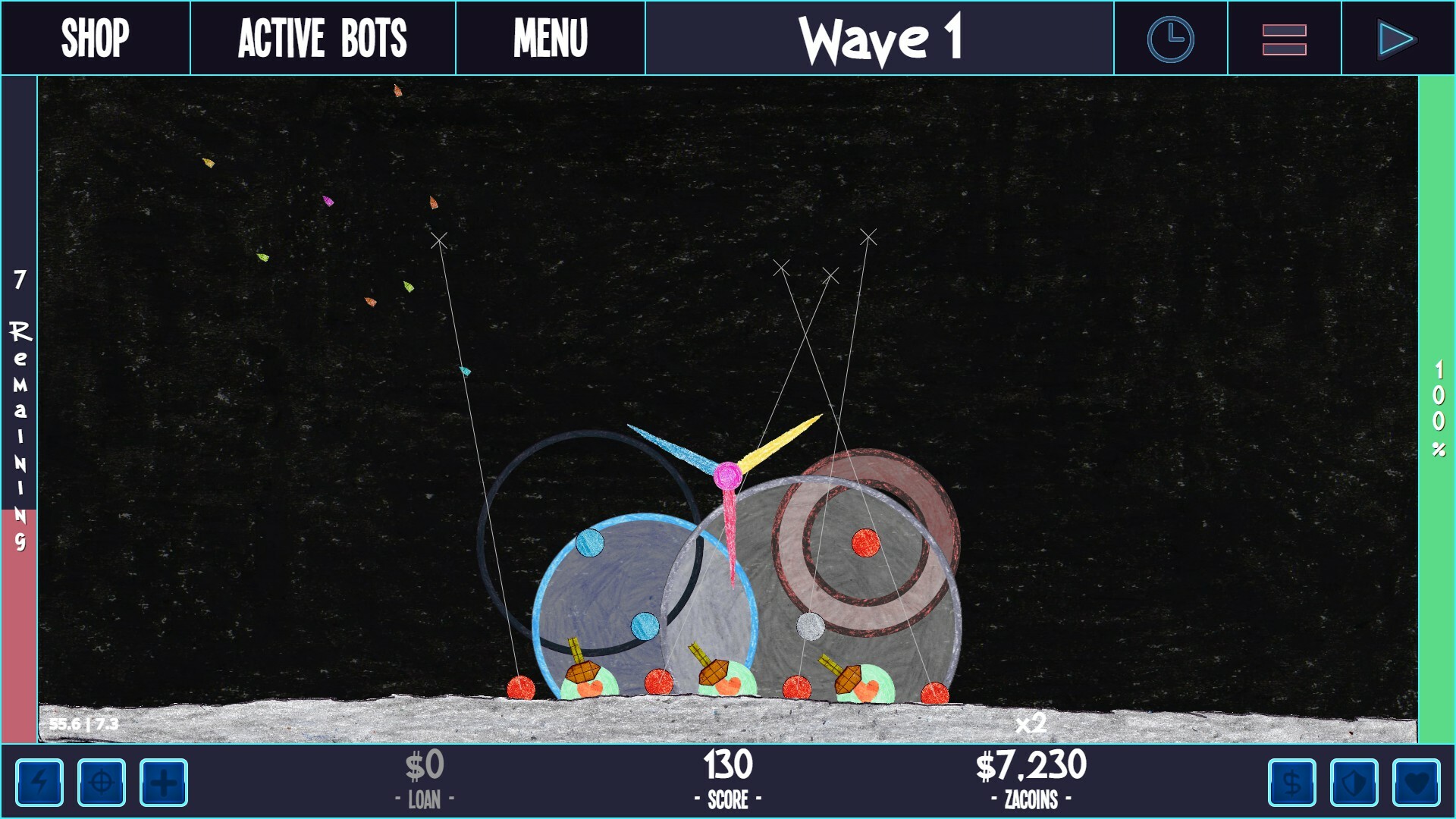This screenshot has height=819, width=1456.
Task: Toggle the lightning power button on
Action: [x=39, y=783]
